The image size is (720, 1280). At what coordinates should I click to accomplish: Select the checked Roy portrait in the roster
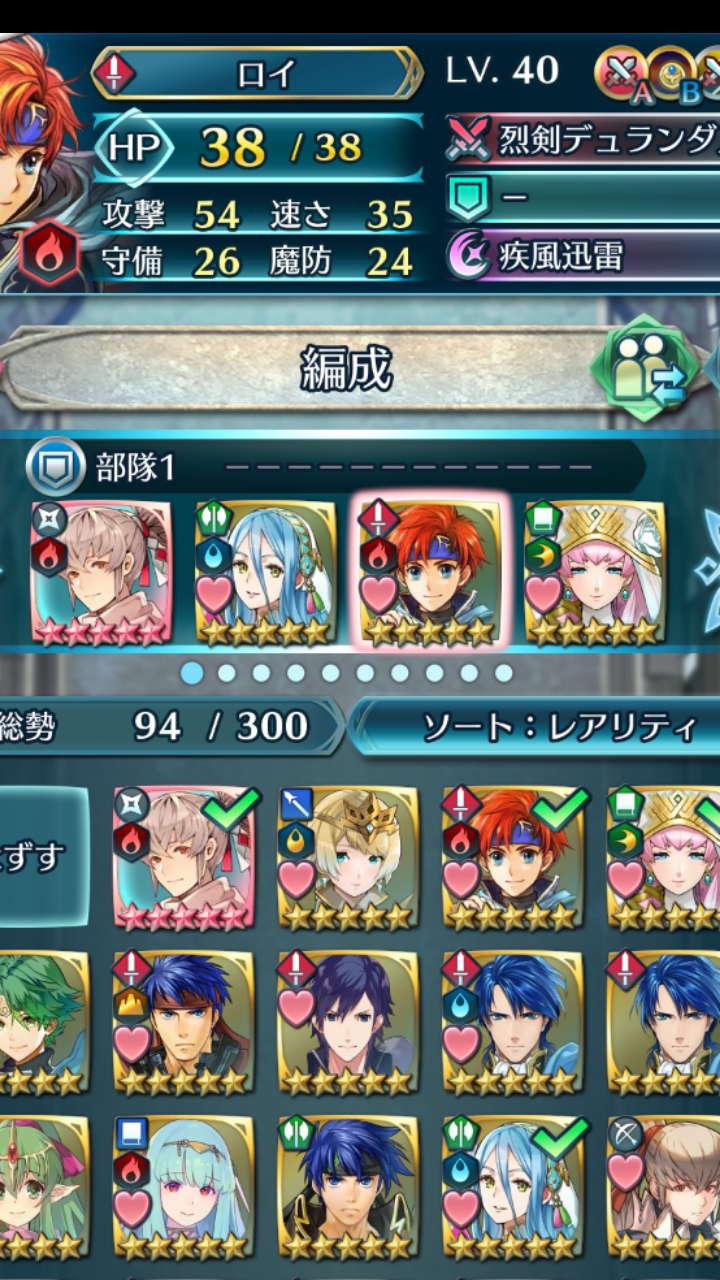[512, 856]
